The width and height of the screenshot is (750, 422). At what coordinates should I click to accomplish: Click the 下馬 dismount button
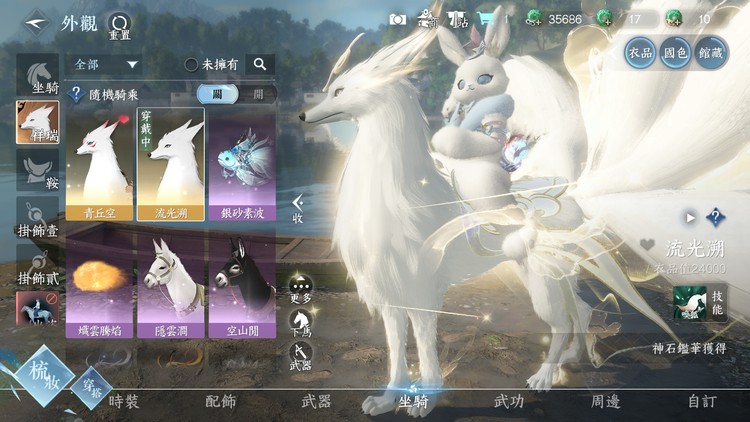click(300, 323)
